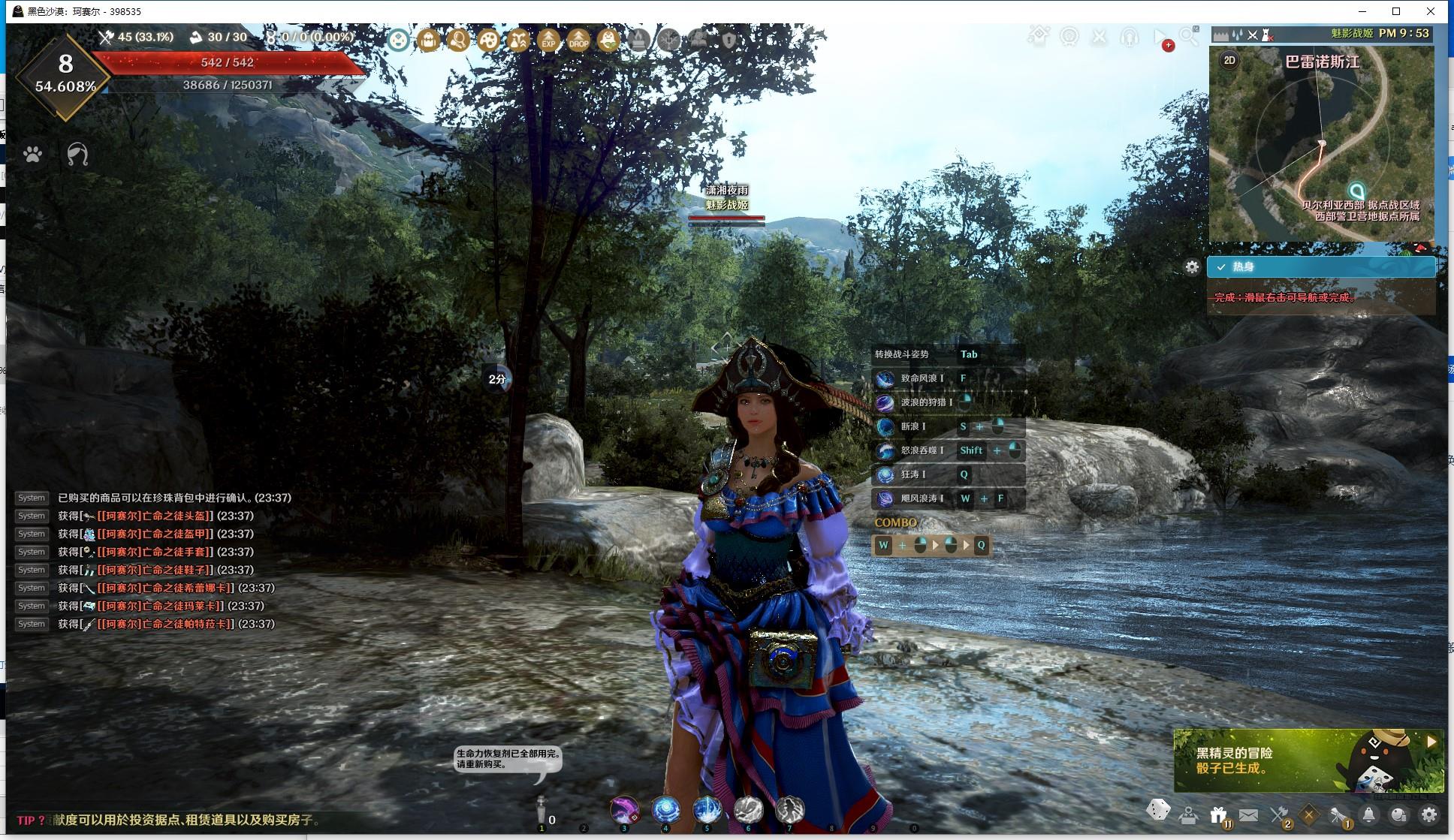
Task: Select the EXP boost icon
Action: 549,40
